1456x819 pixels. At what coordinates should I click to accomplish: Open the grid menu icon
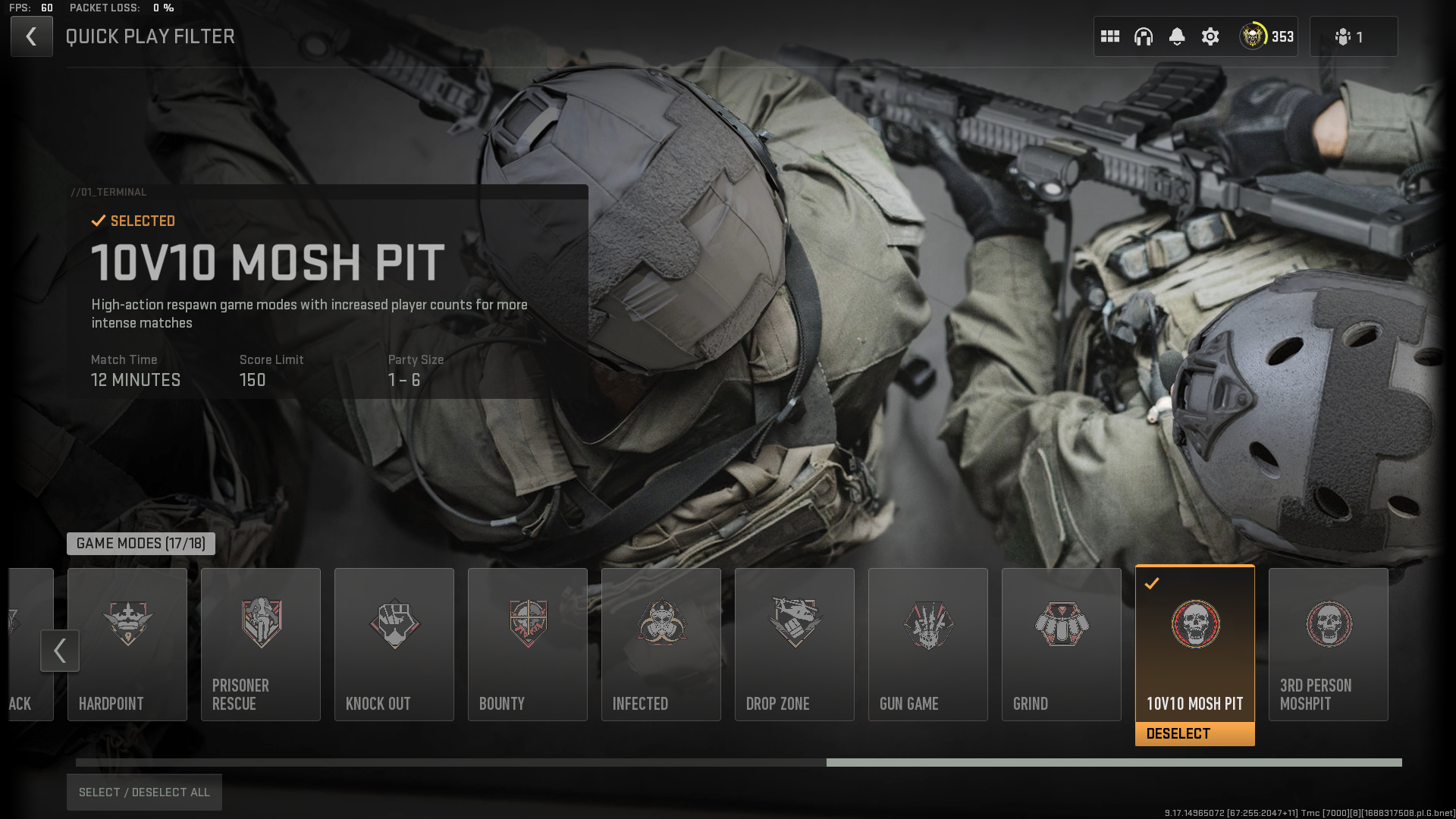pos(1110,36)
